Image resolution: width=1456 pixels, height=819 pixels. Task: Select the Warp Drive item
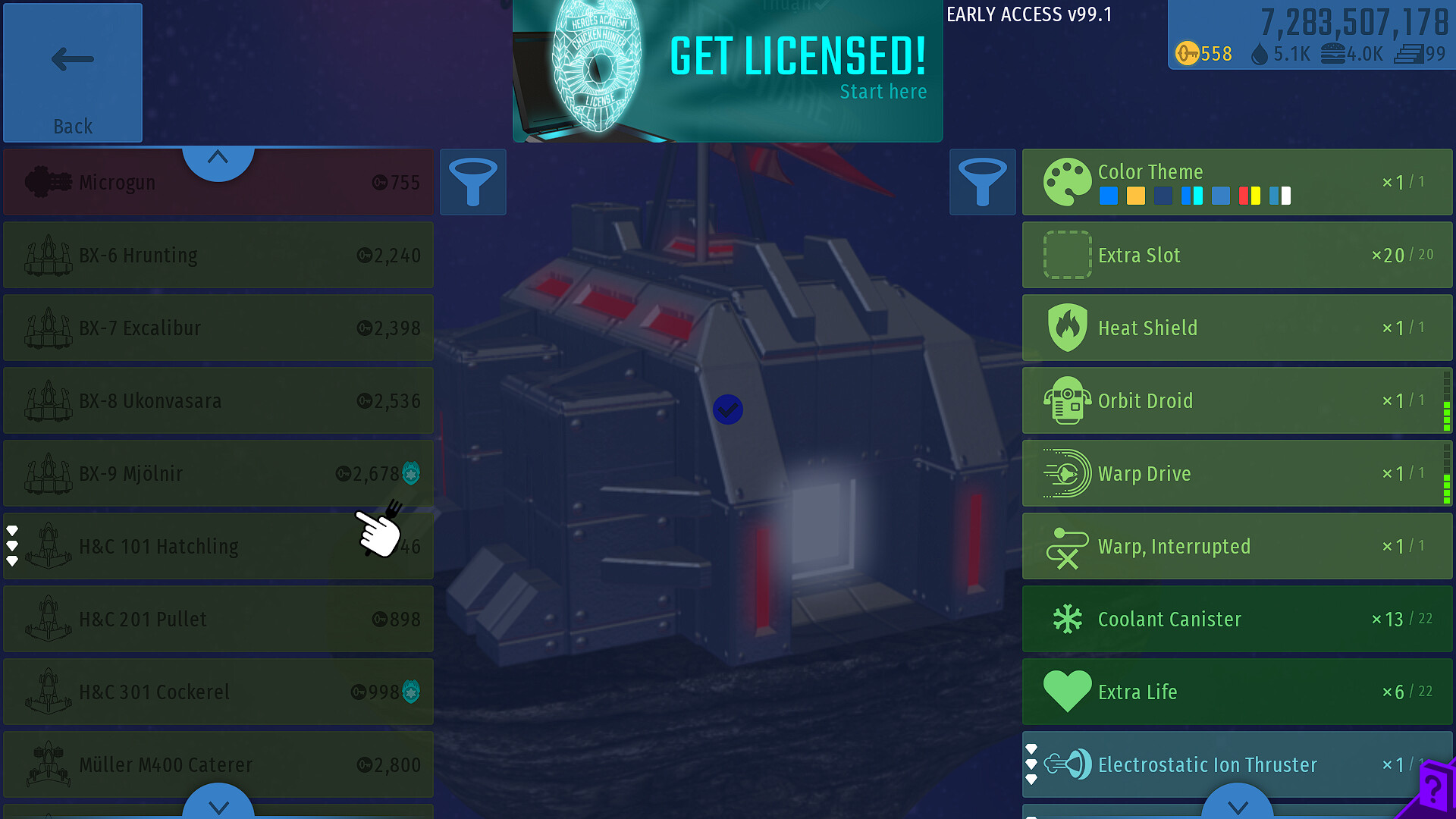click(x=1237, y=473)
